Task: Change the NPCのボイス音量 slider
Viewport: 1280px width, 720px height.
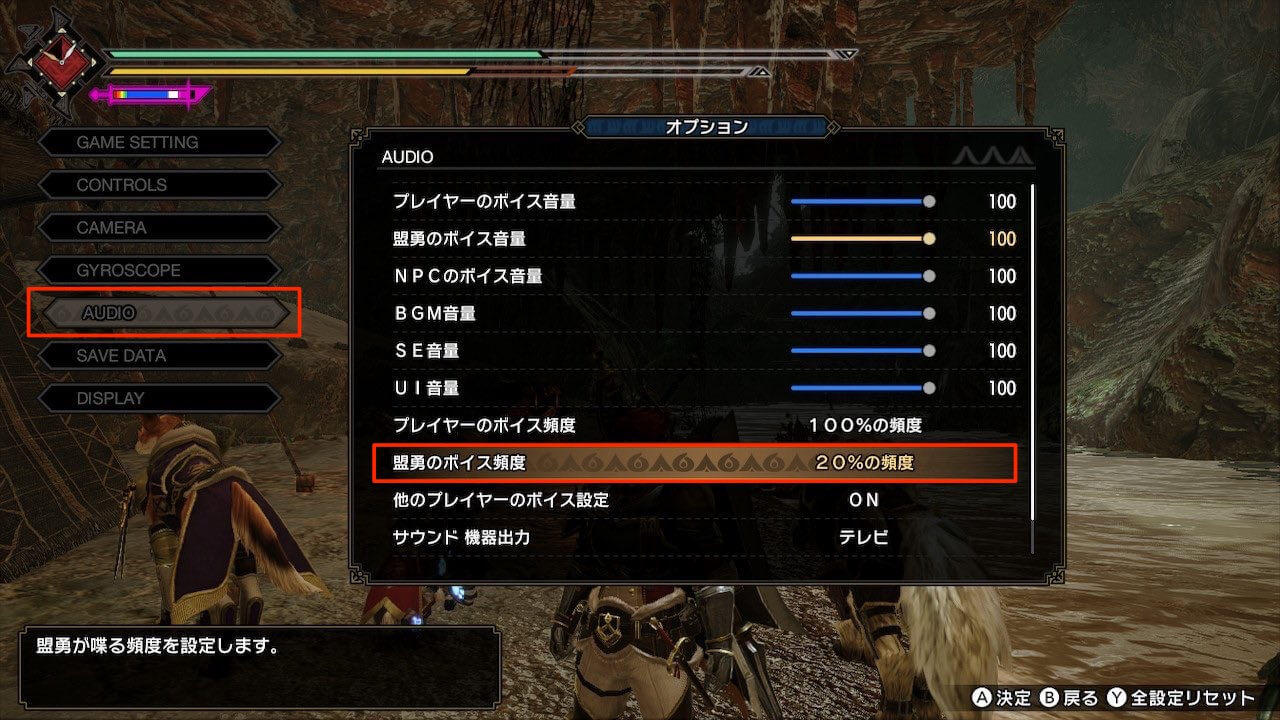Action: point(862,276)
